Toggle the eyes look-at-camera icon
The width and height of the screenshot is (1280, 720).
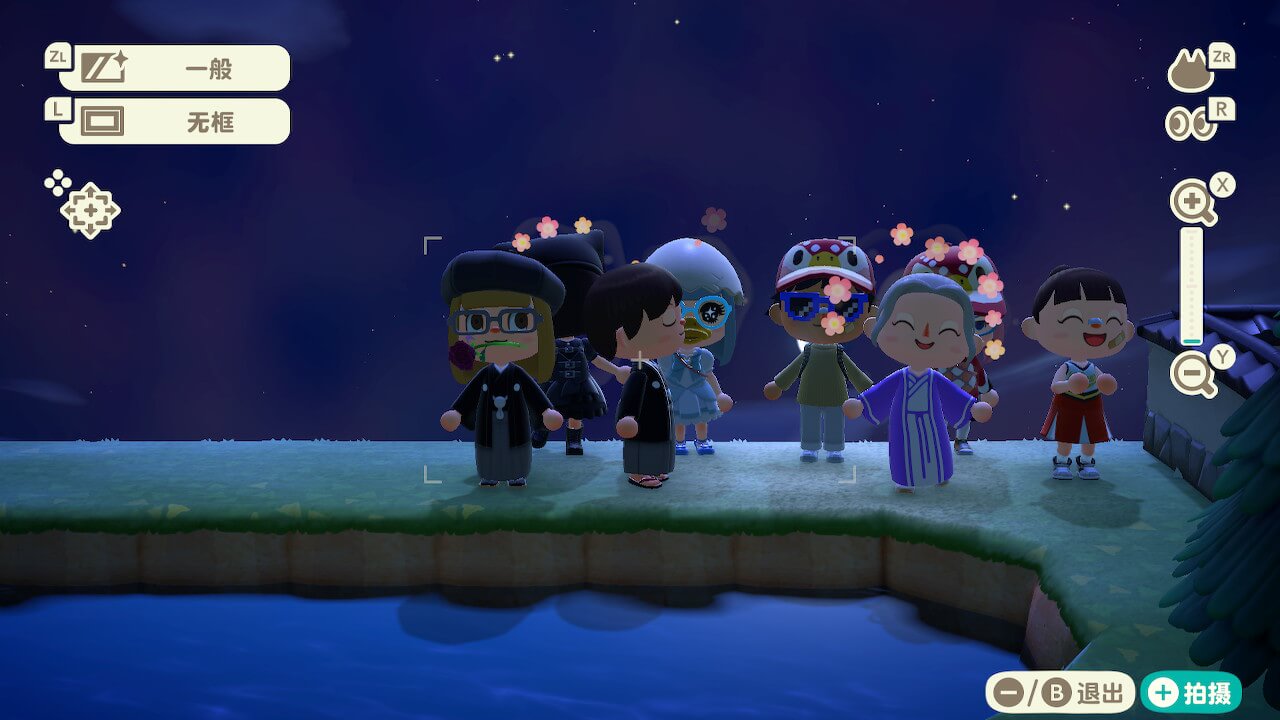(x=1190, y=123)
